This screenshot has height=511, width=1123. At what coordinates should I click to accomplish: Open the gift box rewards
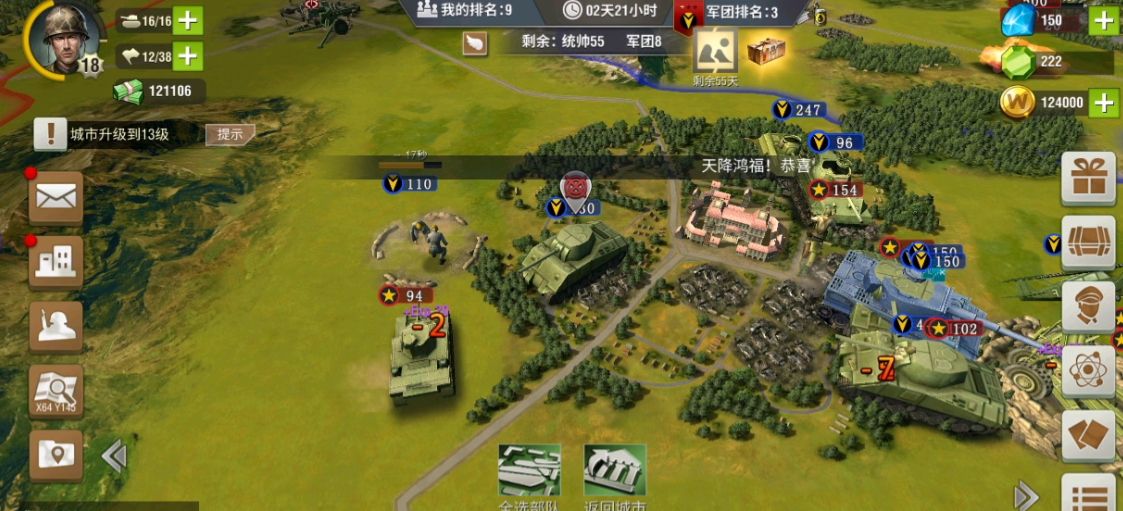tap(1088, 179)
